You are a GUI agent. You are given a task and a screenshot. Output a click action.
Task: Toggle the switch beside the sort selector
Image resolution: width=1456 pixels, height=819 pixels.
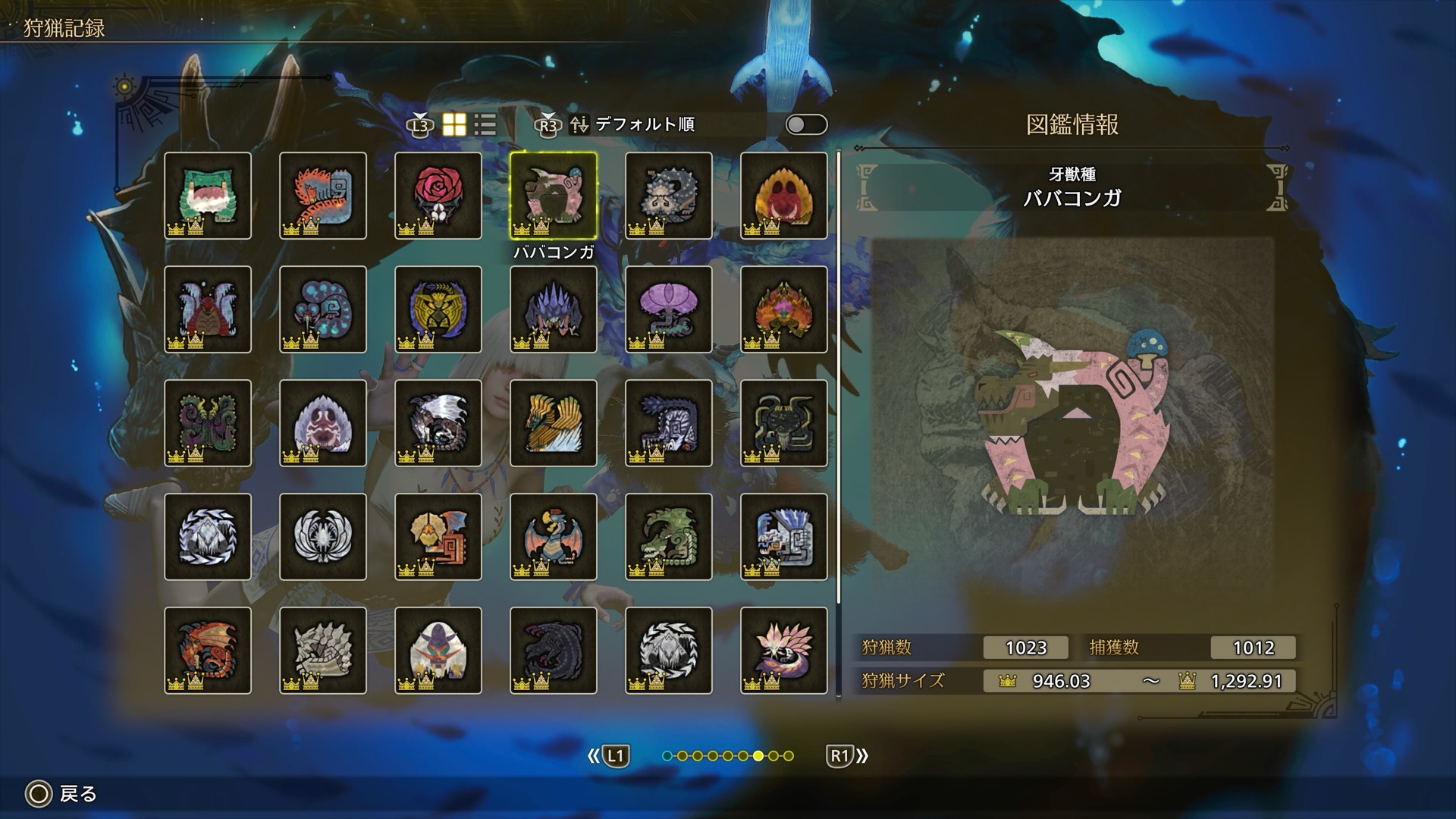pyautogui.click(x=806, y=124)
